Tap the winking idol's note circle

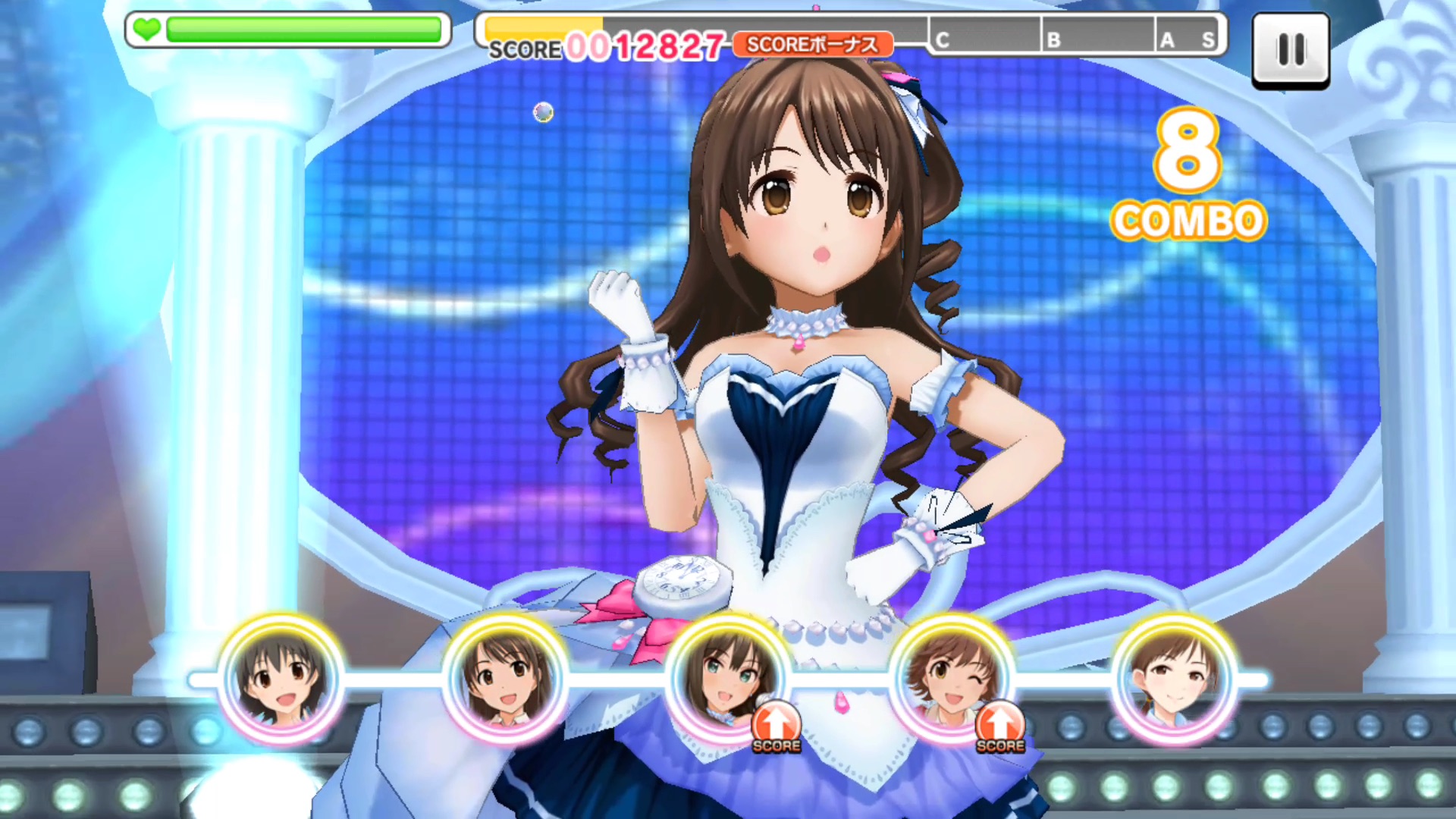click(x=951, y=677)
